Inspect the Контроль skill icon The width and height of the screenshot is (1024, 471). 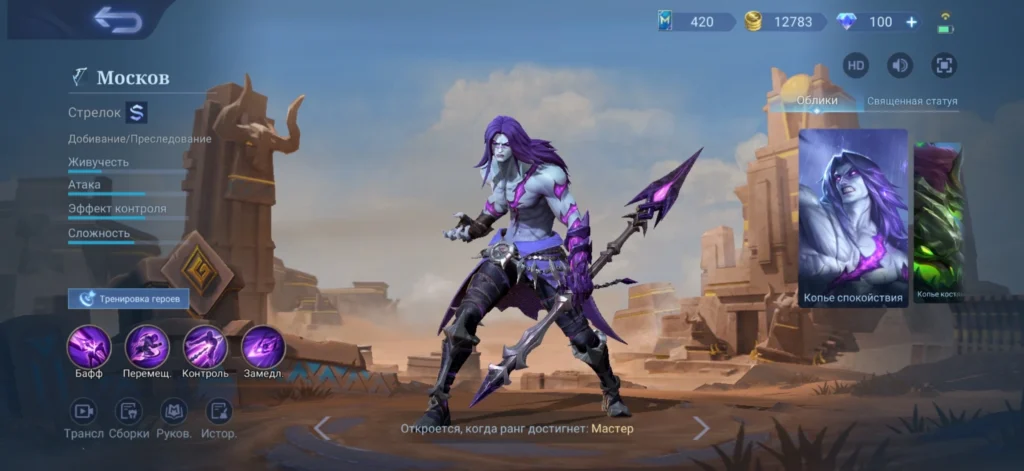pos(205,347)
